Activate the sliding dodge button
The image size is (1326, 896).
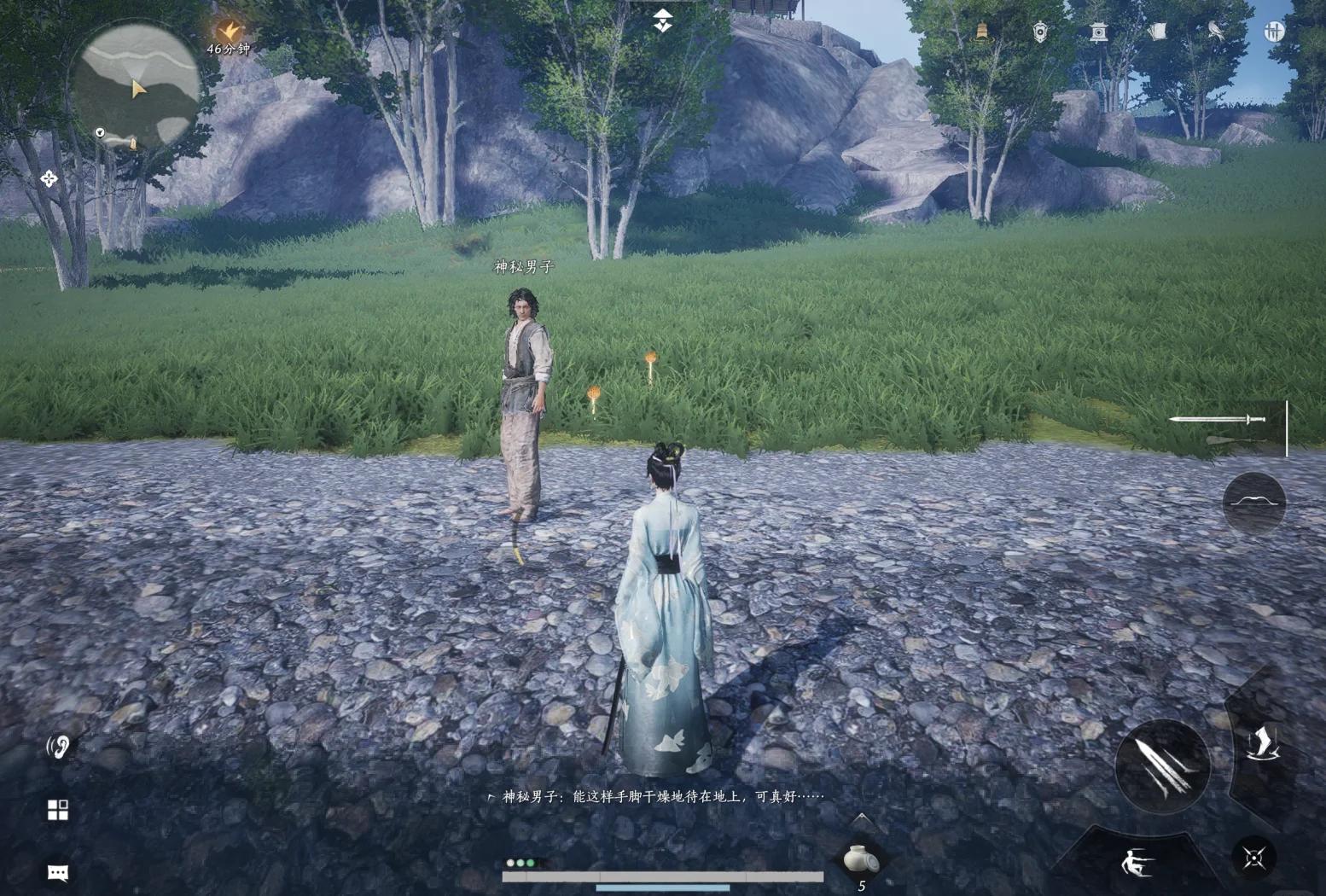(1137, 861)
